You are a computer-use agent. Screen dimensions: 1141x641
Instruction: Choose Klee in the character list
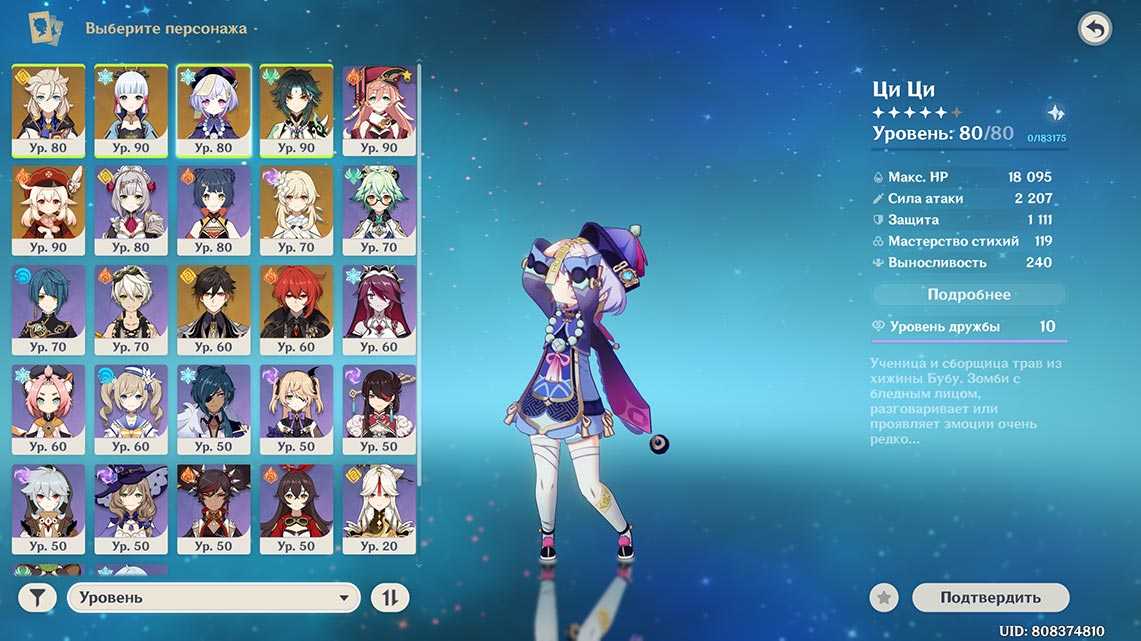pyautogui.click(x=48, y=210)
